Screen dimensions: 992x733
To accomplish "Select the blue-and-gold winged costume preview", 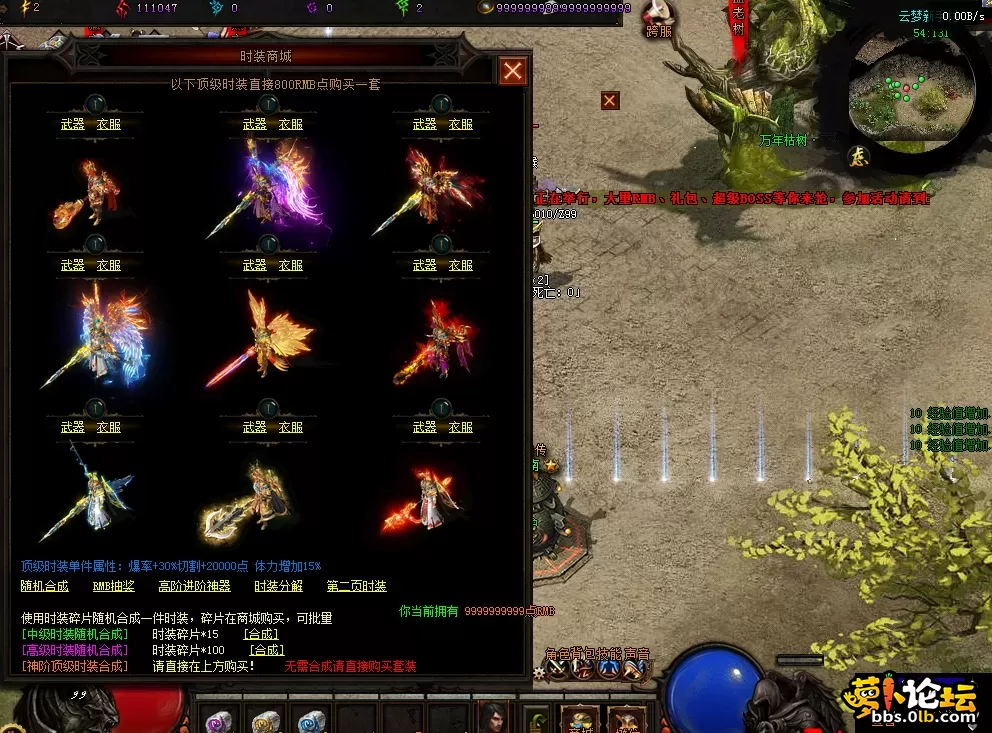I will point(92,335).
